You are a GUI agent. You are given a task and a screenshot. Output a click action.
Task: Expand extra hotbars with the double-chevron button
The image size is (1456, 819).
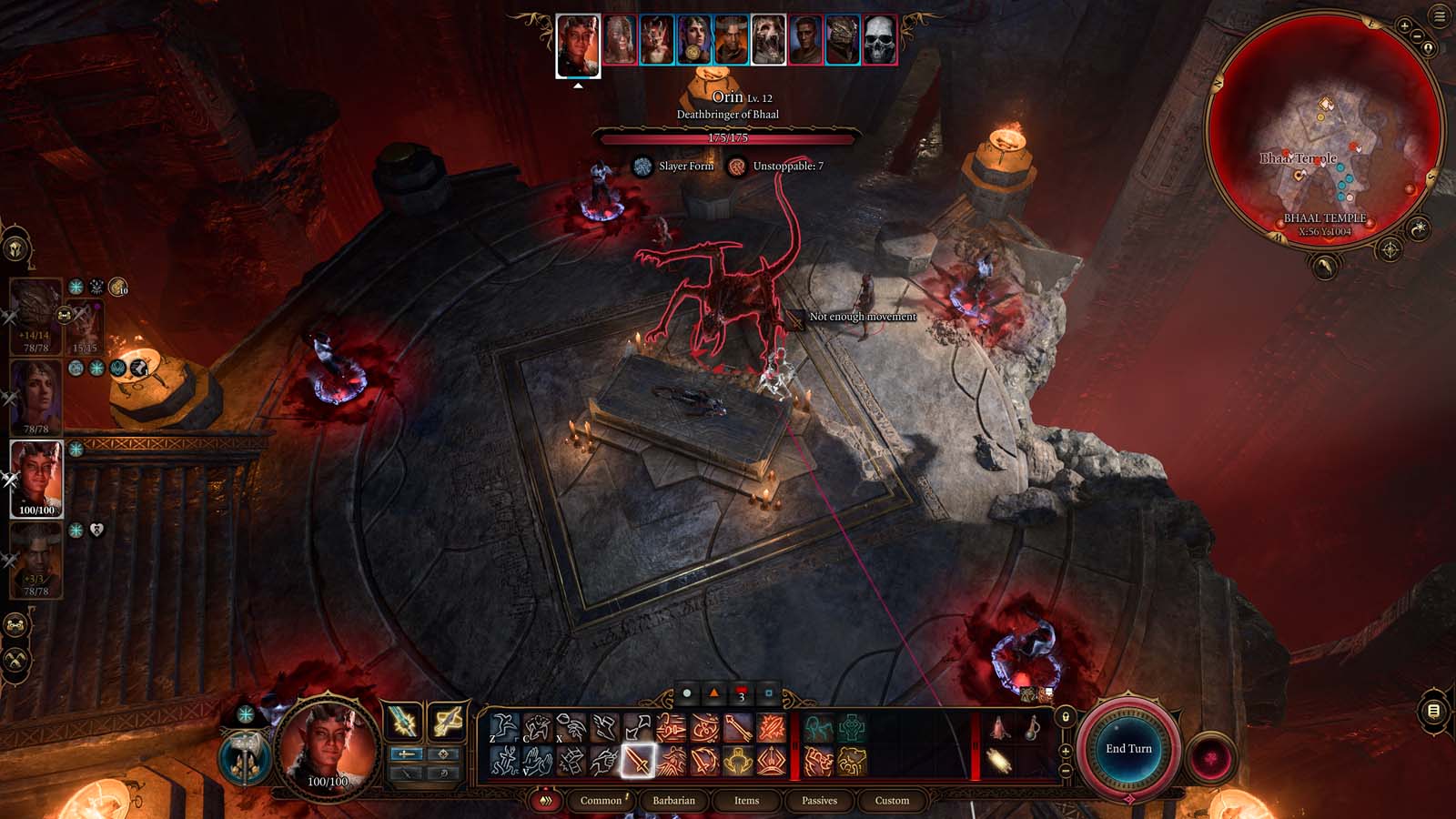pyautogui.click(x=546, y=801)
